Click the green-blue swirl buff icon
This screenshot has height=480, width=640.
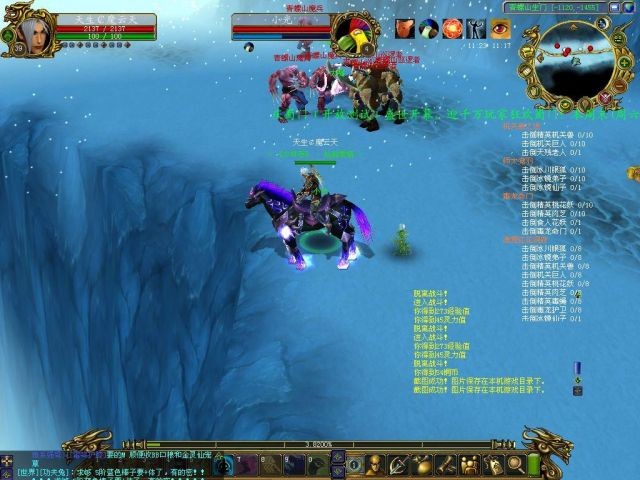428,28
